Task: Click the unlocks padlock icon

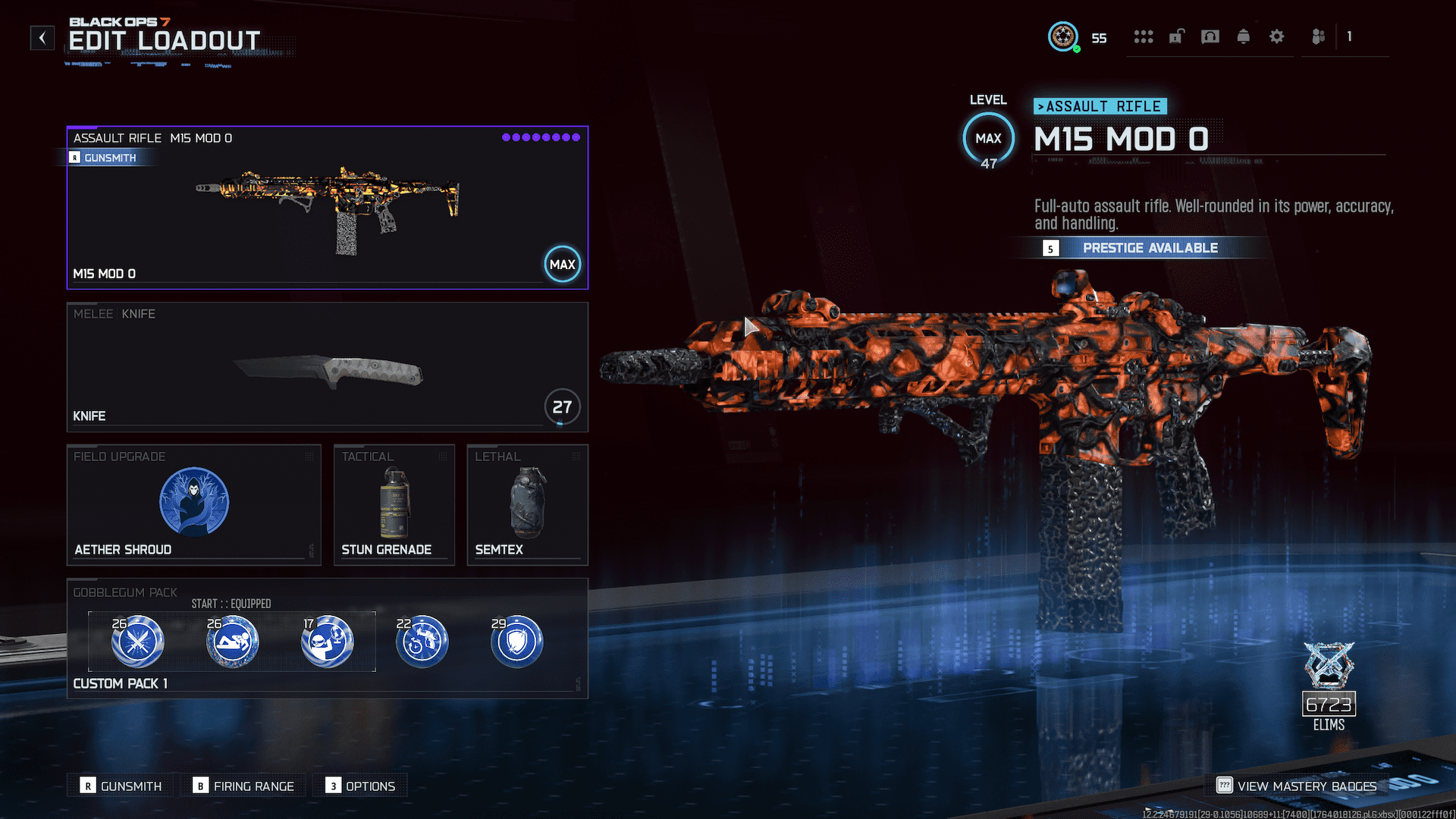Action: point(1176,36)
